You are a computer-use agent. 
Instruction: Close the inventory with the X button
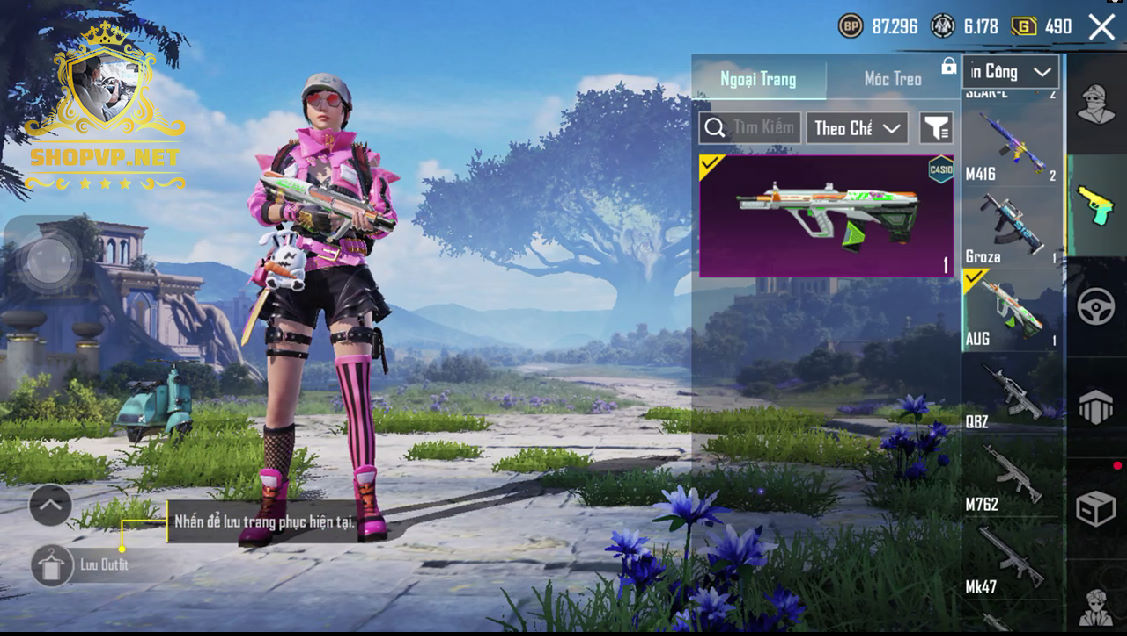click(1101, 27)
